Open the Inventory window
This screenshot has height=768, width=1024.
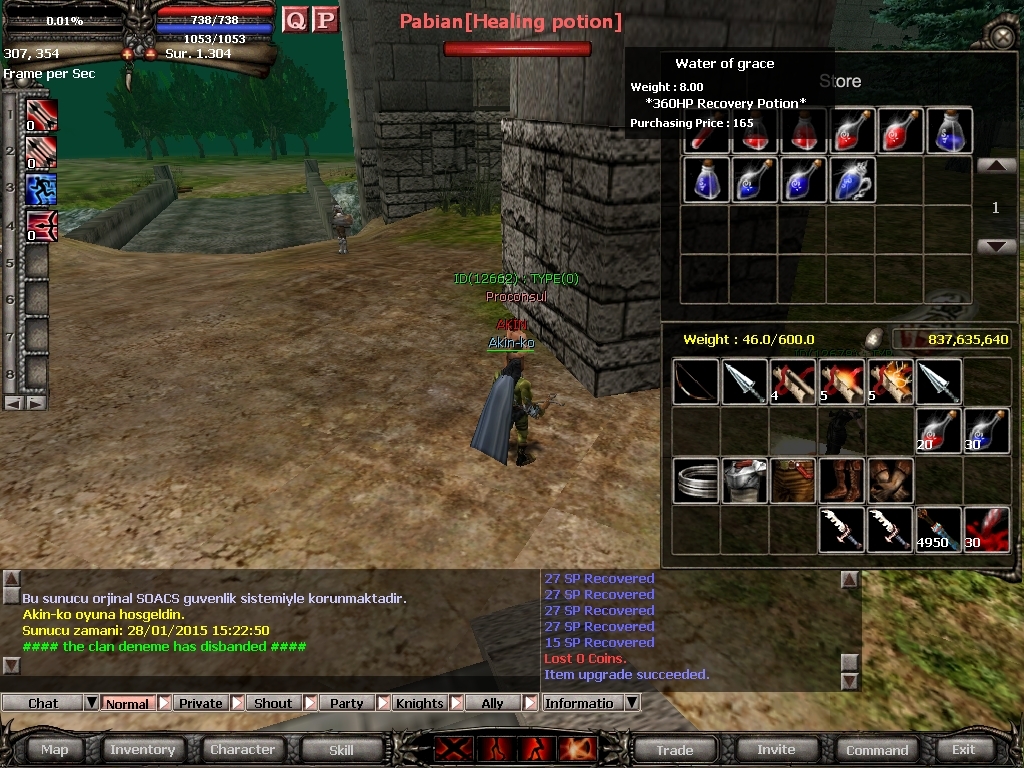click(142, 749)
